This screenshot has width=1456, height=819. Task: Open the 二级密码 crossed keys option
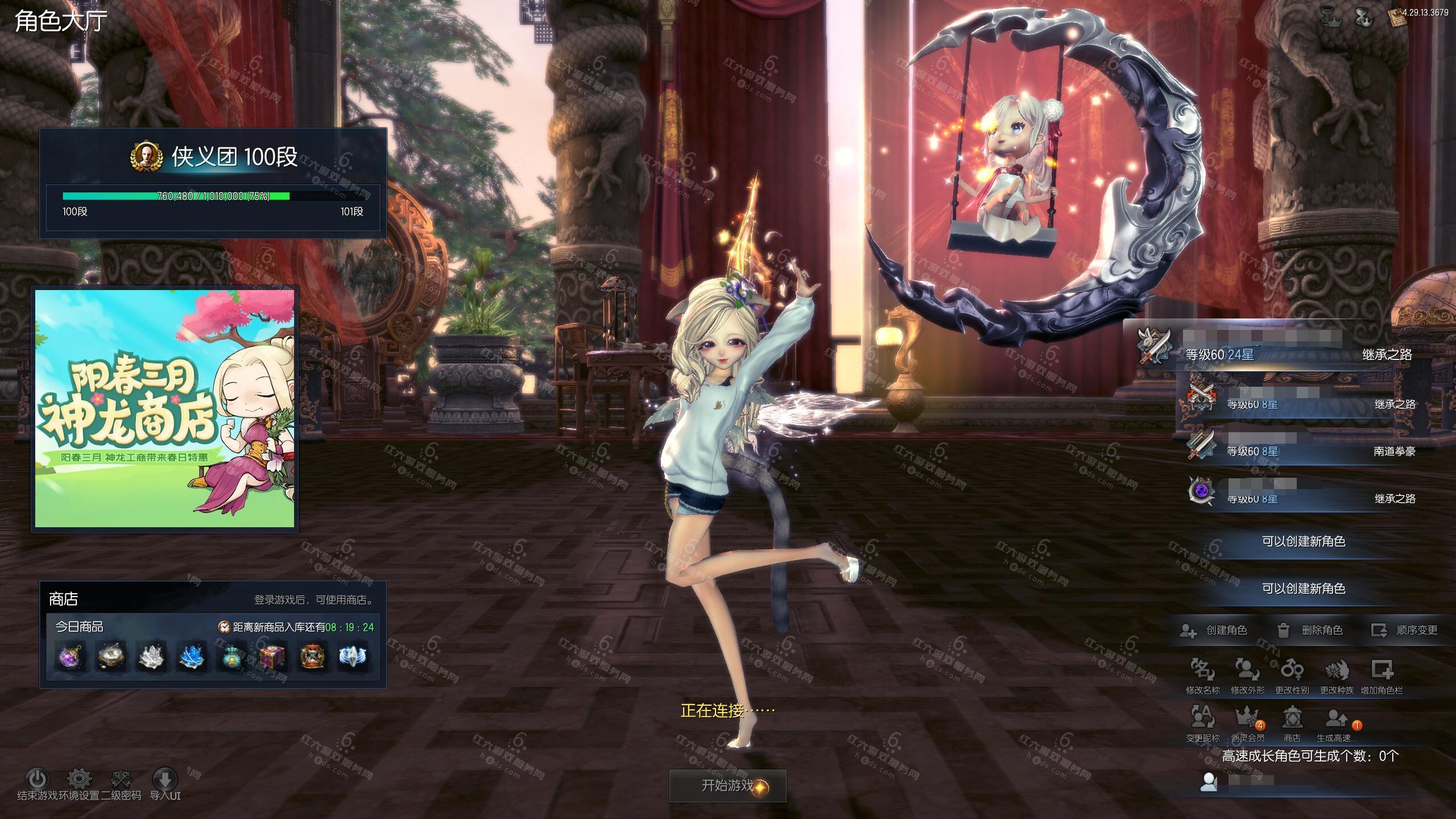click(121, 779)
